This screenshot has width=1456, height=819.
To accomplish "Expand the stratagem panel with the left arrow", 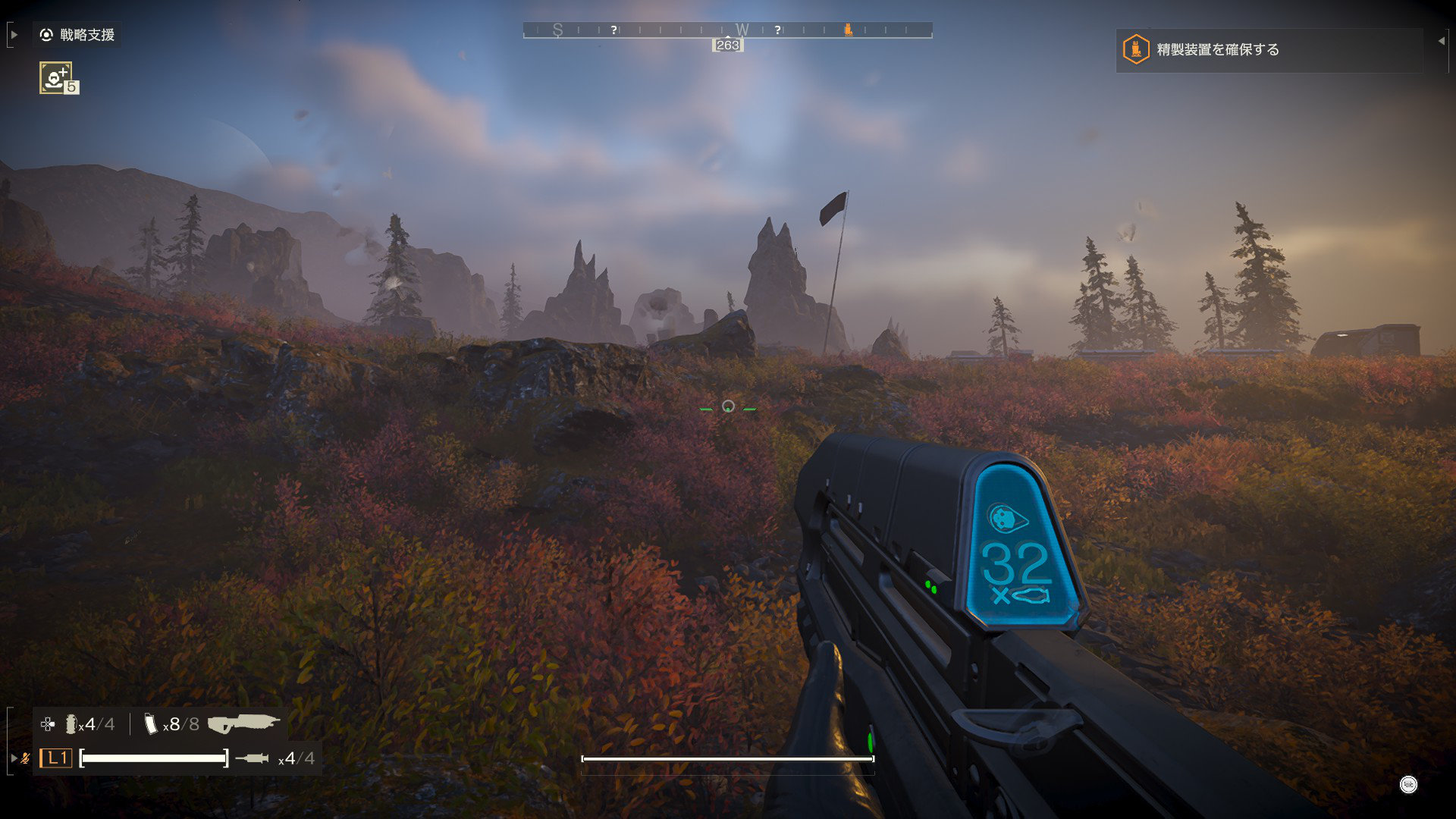I will coord(14,35).
